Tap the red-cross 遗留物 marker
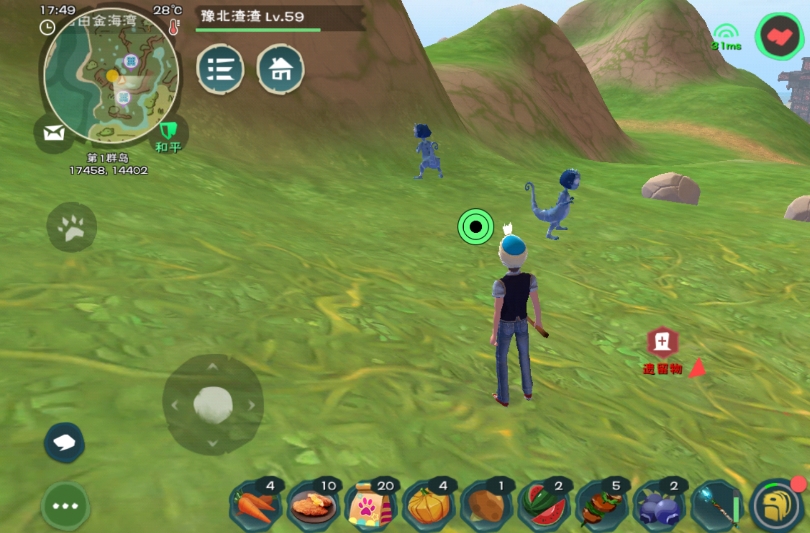The image size is (810, 533). 662,343
